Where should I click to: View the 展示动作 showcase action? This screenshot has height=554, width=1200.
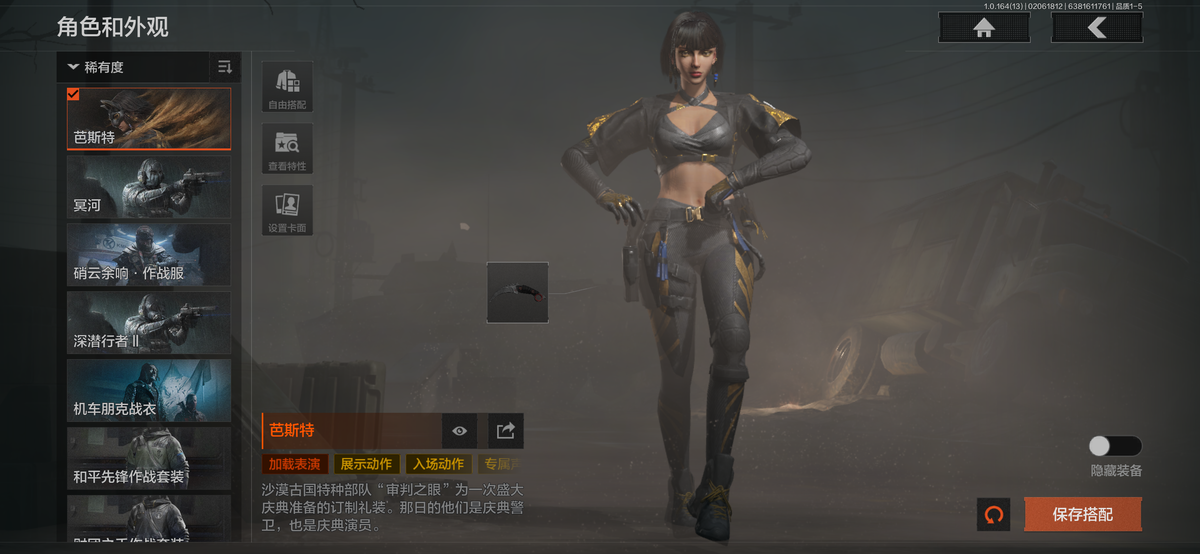[x=365, y=464]
